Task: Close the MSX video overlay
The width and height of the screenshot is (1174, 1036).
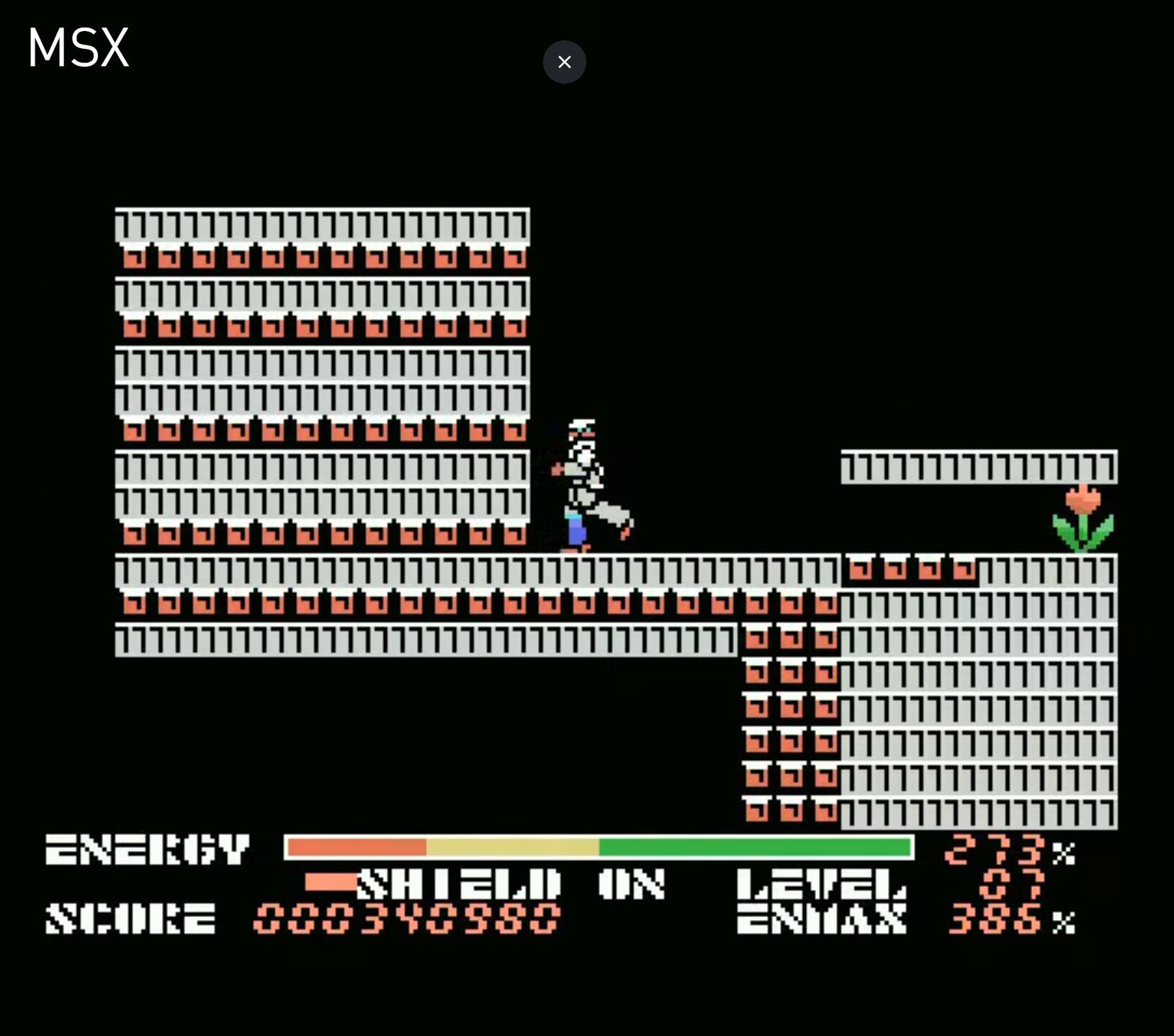Action: (x=564, y=62)
